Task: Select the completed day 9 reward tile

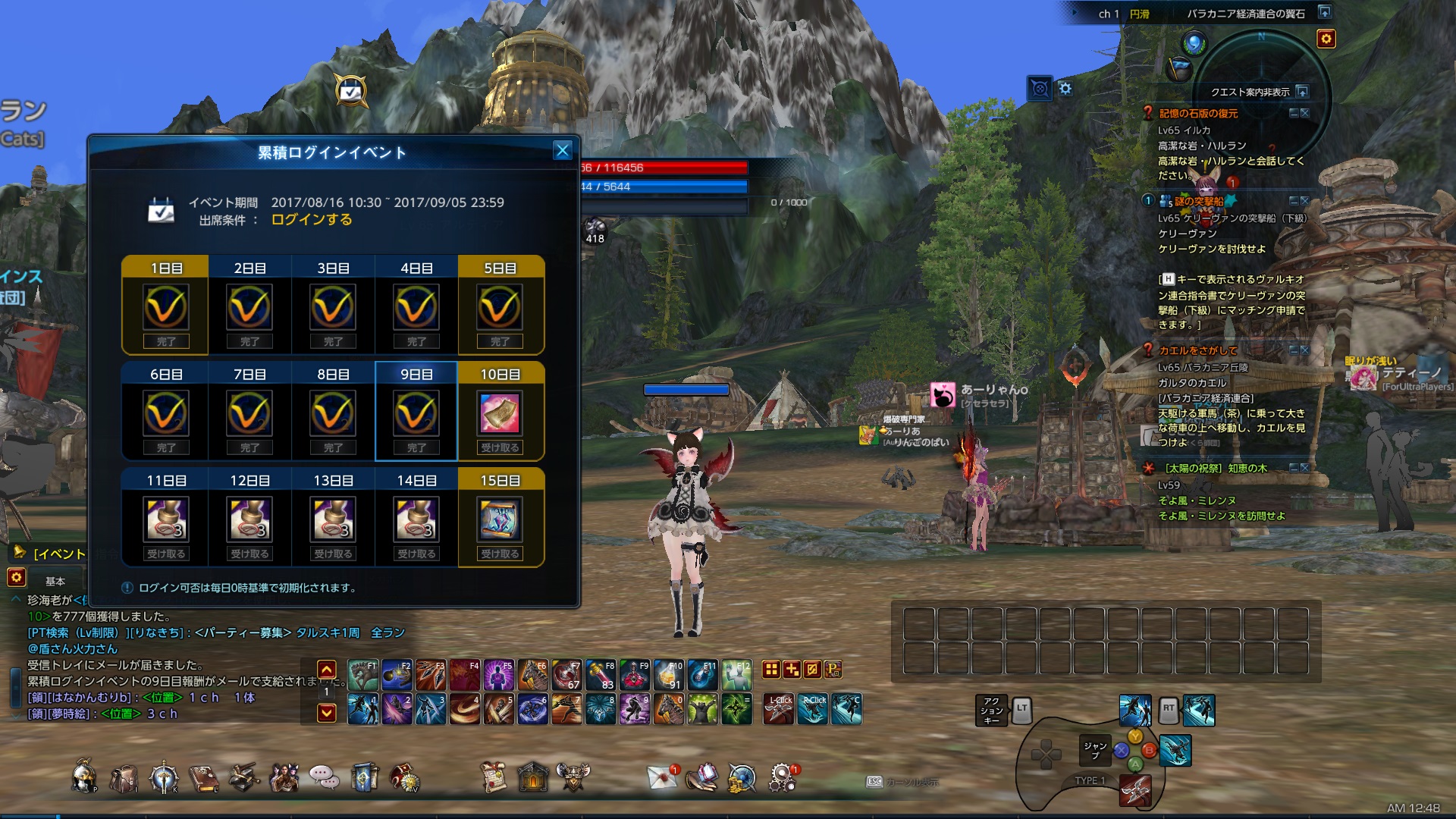Action: (416, 412)
